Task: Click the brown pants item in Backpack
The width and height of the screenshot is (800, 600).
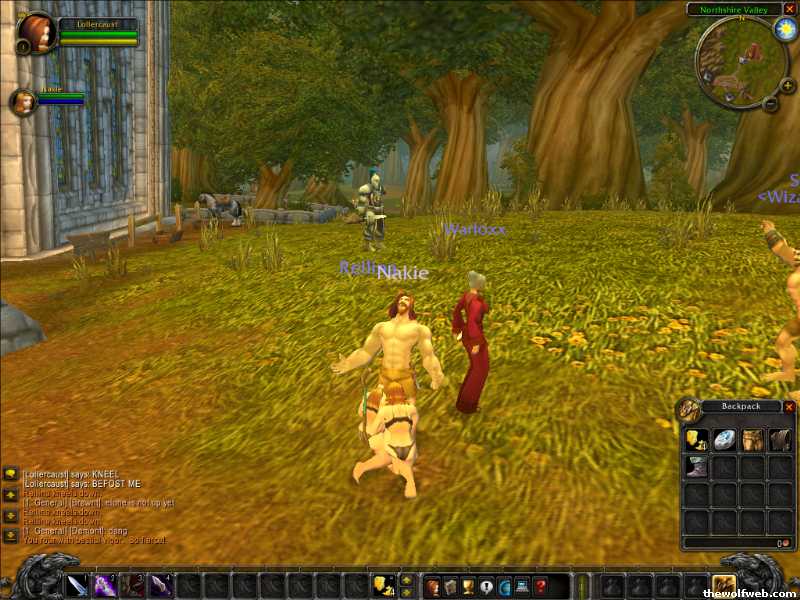Action: [x=751, y=440]
